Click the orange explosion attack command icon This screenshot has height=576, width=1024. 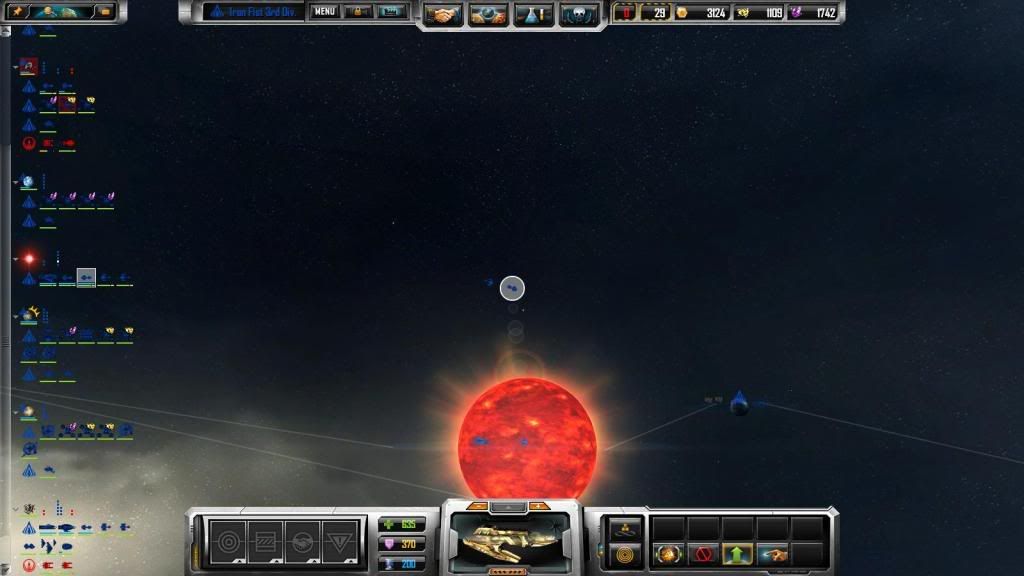pyautogui.click(x=667, y=553)
